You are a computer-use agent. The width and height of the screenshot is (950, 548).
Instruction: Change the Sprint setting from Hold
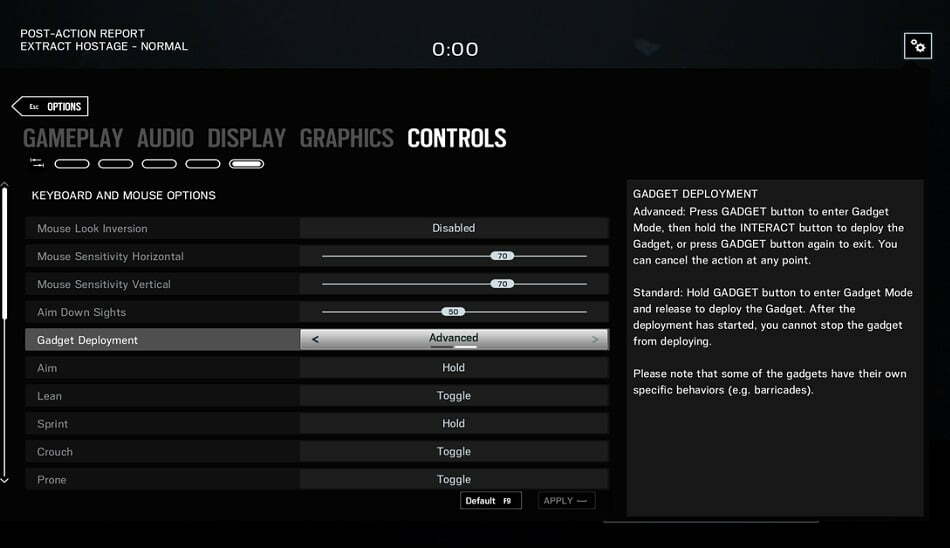[453, 424]
